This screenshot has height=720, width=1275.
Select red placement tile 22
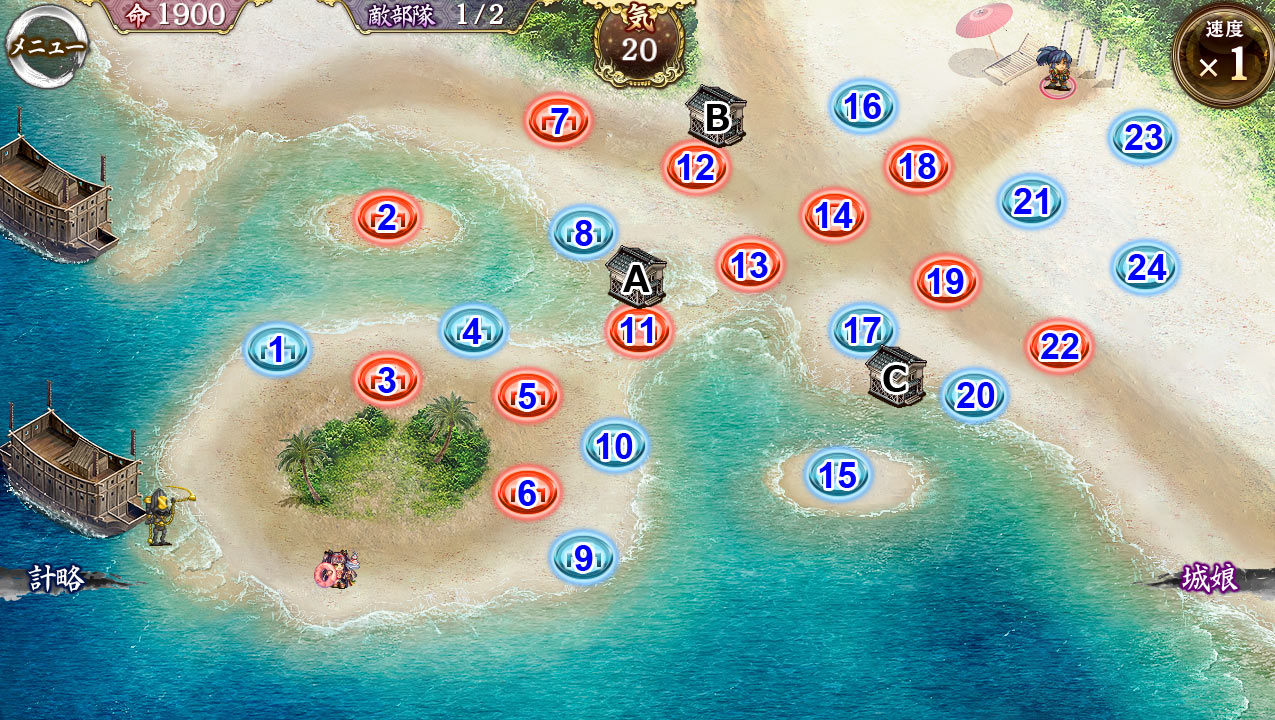(x=1059, y=347)
